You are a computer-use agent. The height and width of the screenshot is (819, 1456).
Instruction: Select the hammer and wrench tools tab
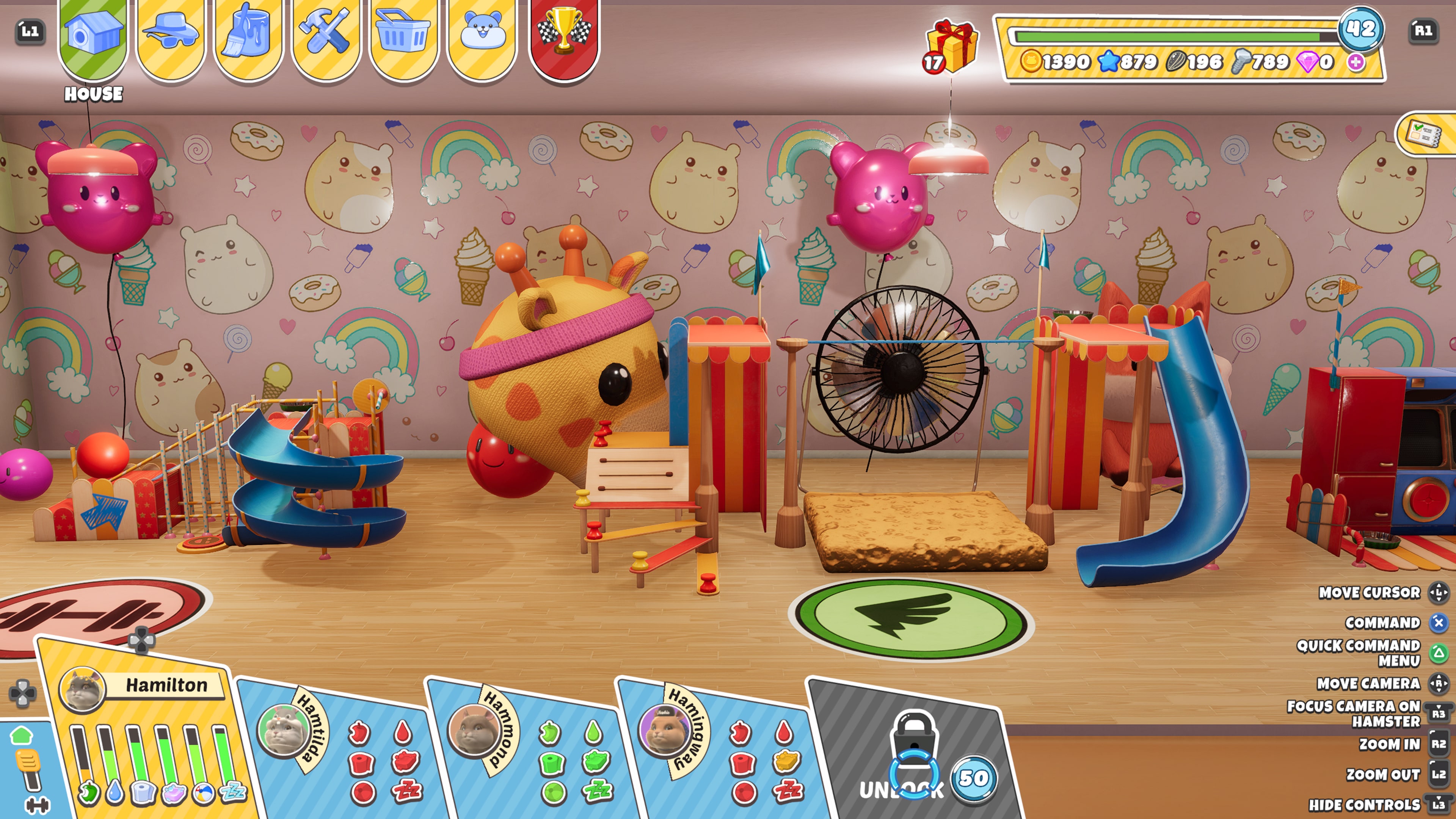point(326,37)
